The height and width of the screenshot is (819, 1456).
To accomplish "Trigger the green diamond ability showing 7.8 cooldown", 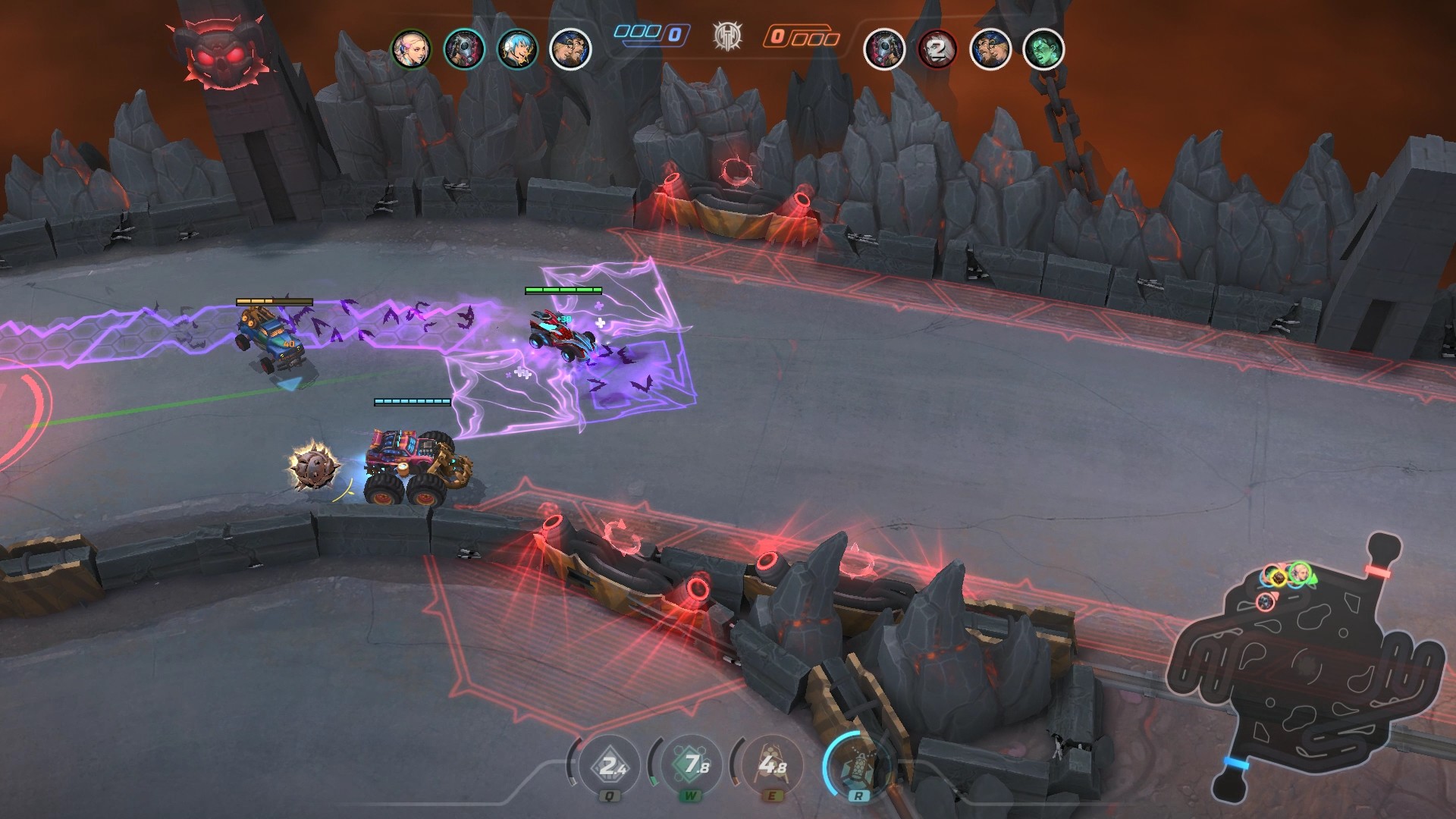I will 691,766.
